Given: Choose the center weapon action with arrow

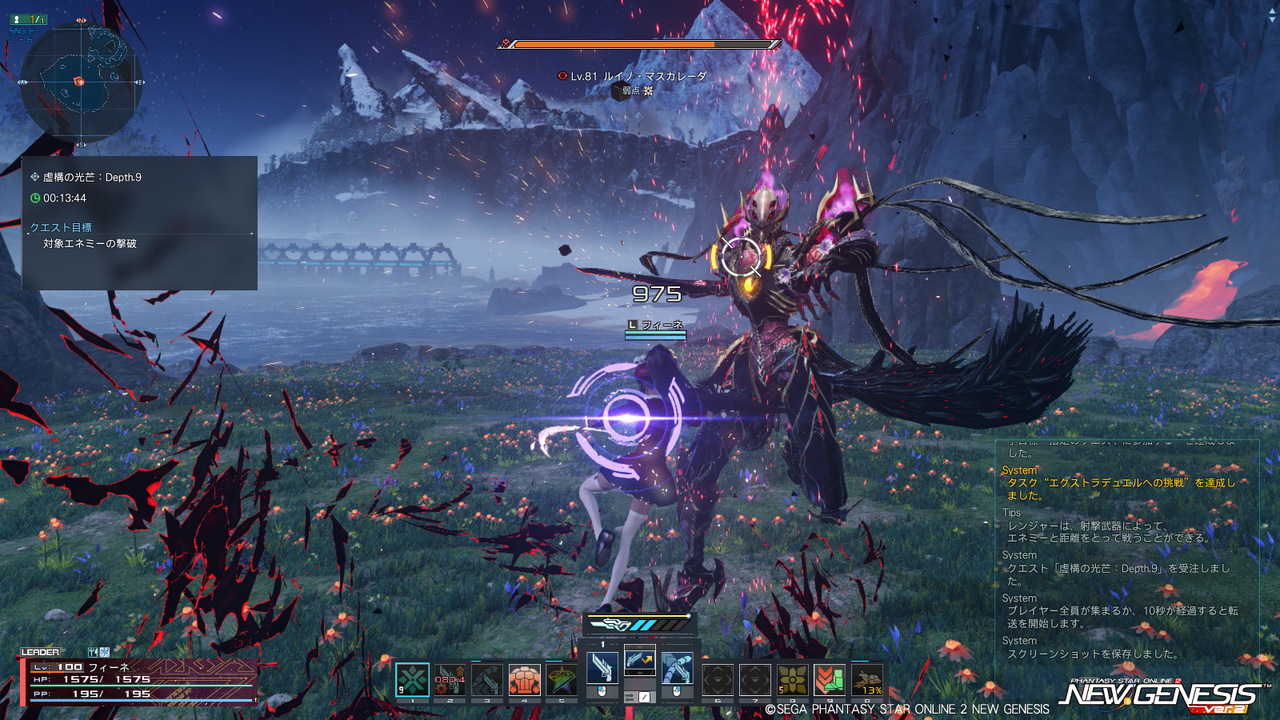Looking at the screenshot, I should [640, 660].
